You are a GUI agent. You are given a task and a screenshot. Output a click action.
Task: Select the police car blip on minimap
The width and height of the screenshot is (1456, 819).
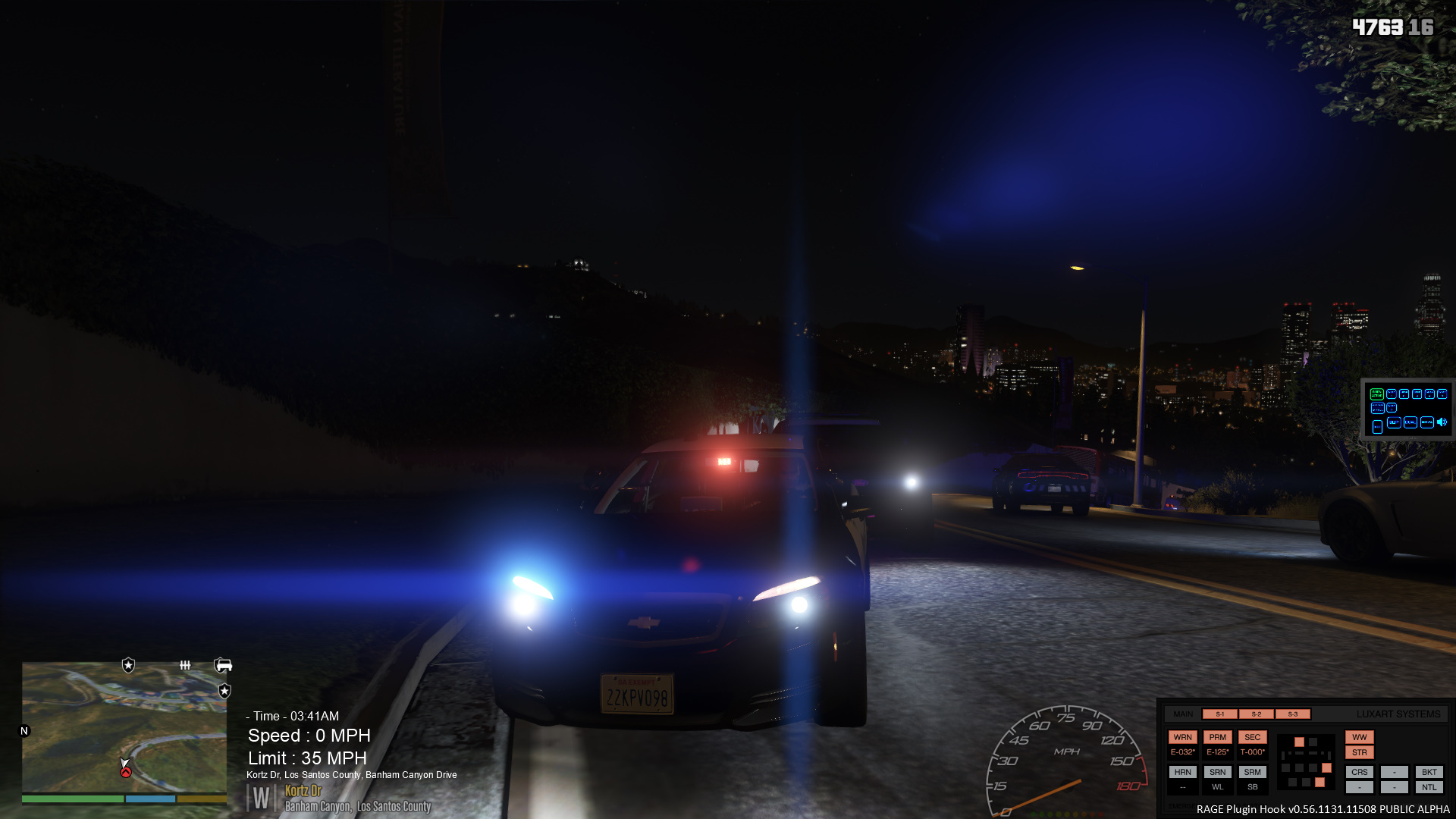tap(223, 666)
